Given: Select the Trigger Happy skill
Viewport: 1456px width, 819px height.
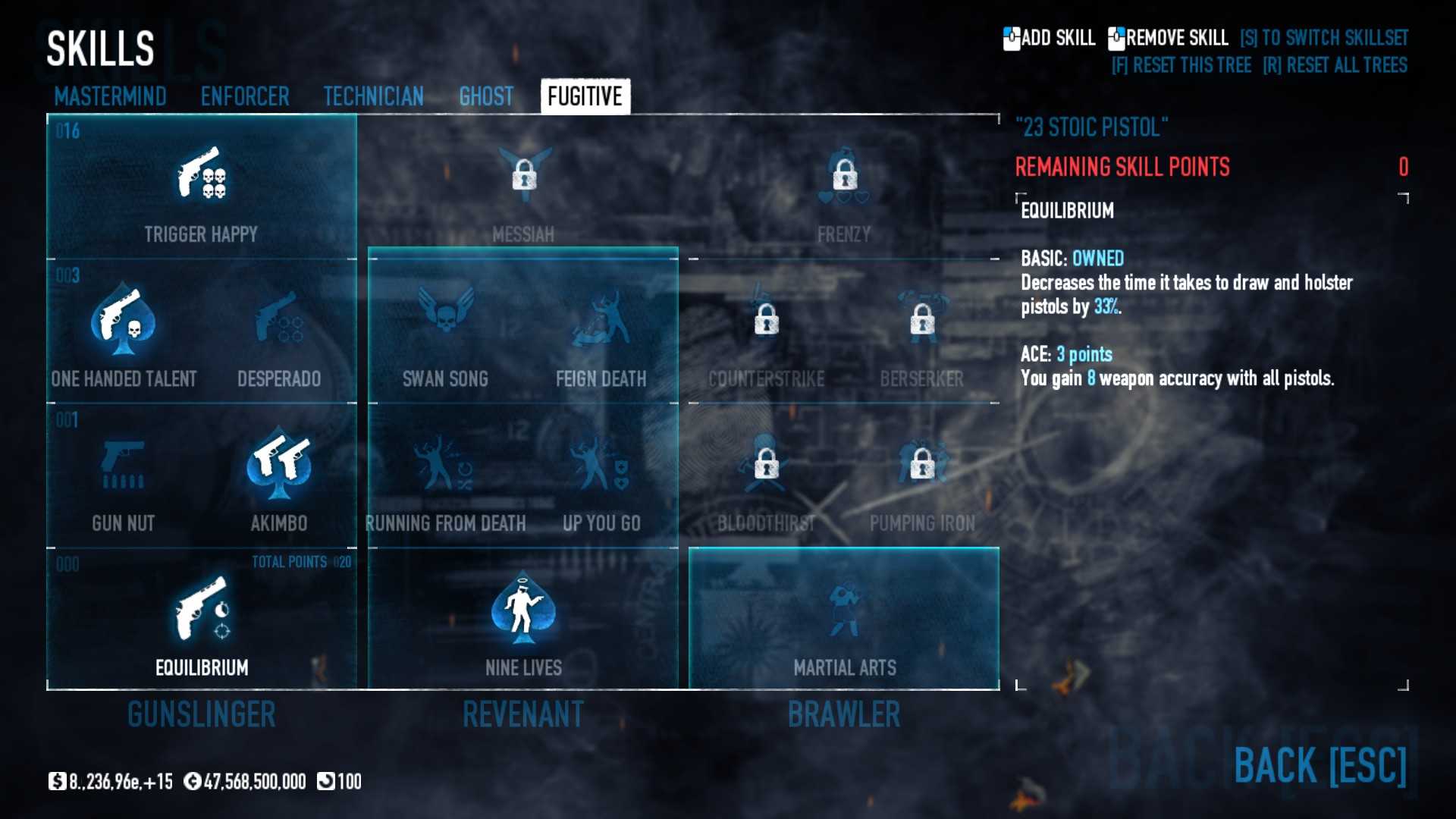Looking at the screenshot, I should coord(202,174).
